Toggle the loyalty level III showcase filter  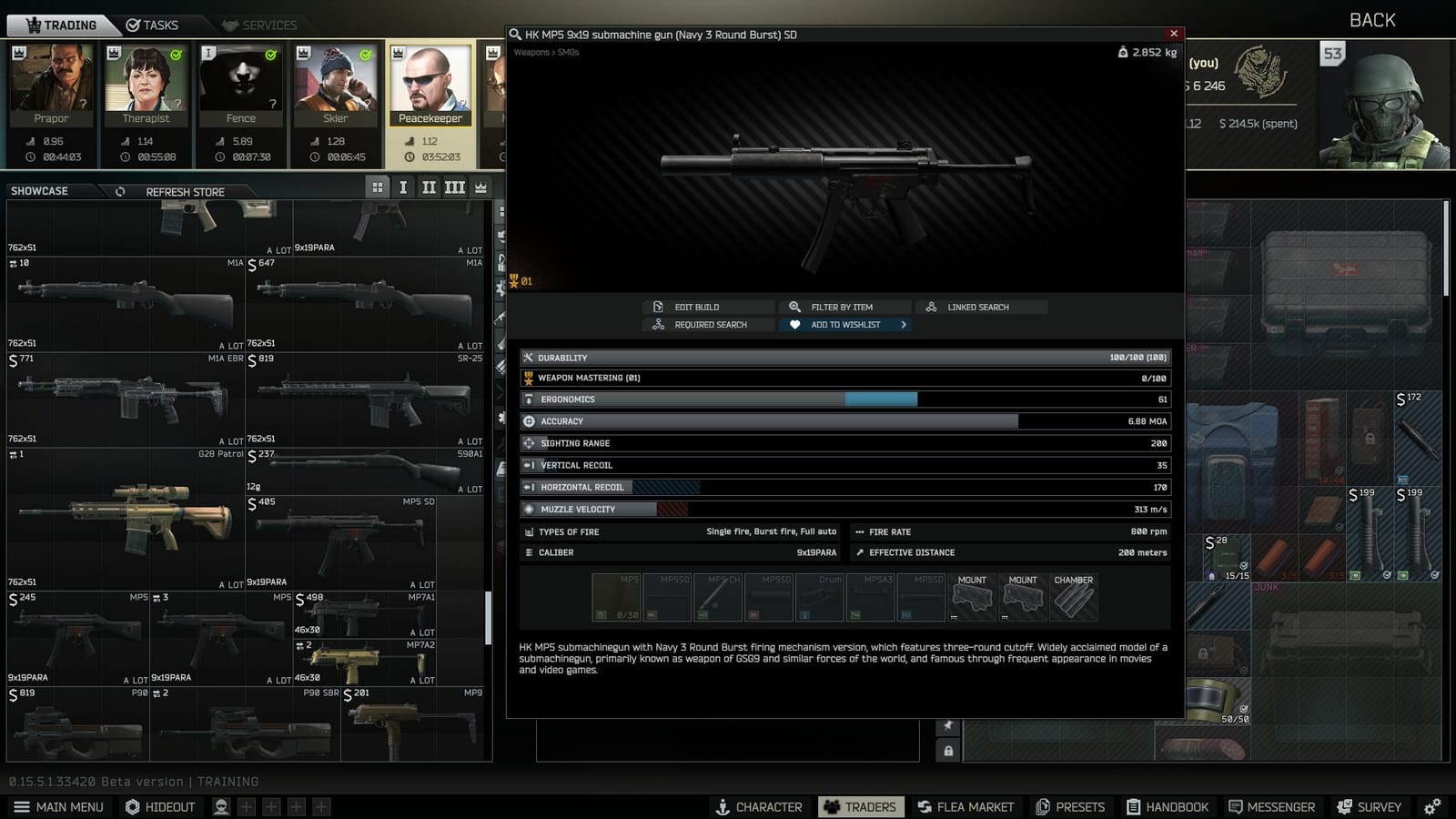[454, 187]
